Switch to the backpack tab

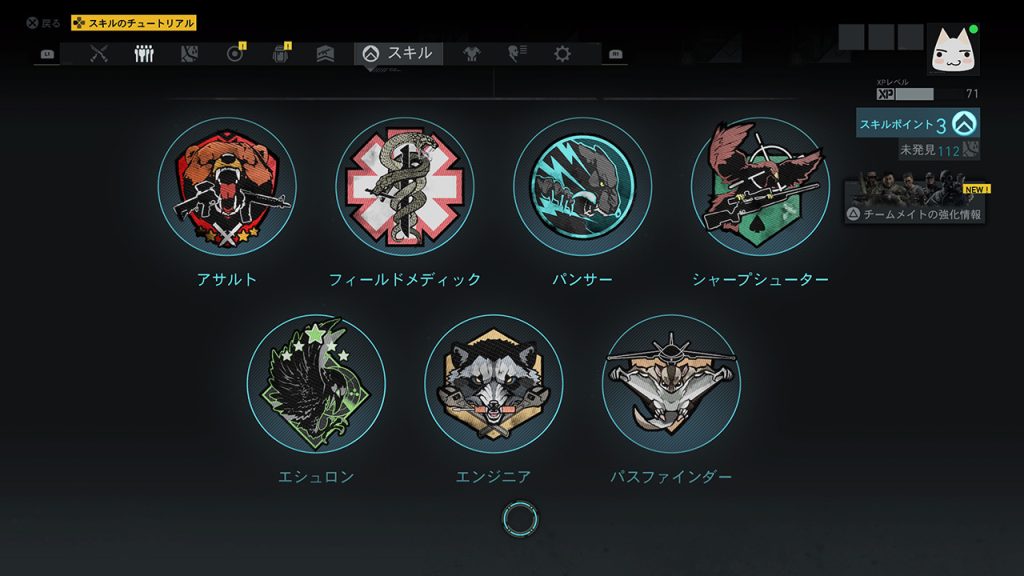pos(280,54)
